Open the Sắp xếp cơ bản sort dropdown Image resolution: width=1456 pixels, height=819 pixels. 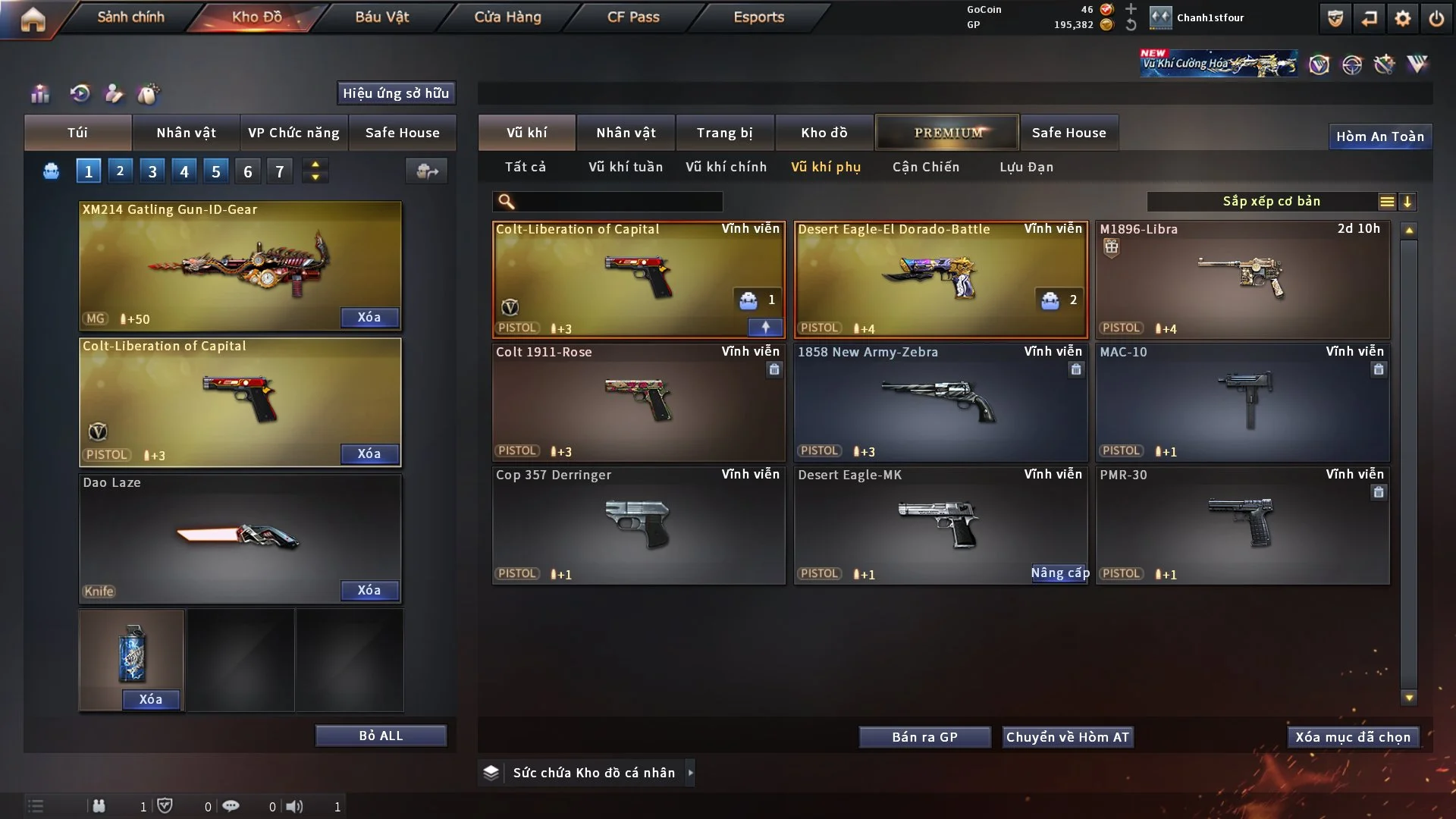pyautogui.click(x=1271, y=202)
